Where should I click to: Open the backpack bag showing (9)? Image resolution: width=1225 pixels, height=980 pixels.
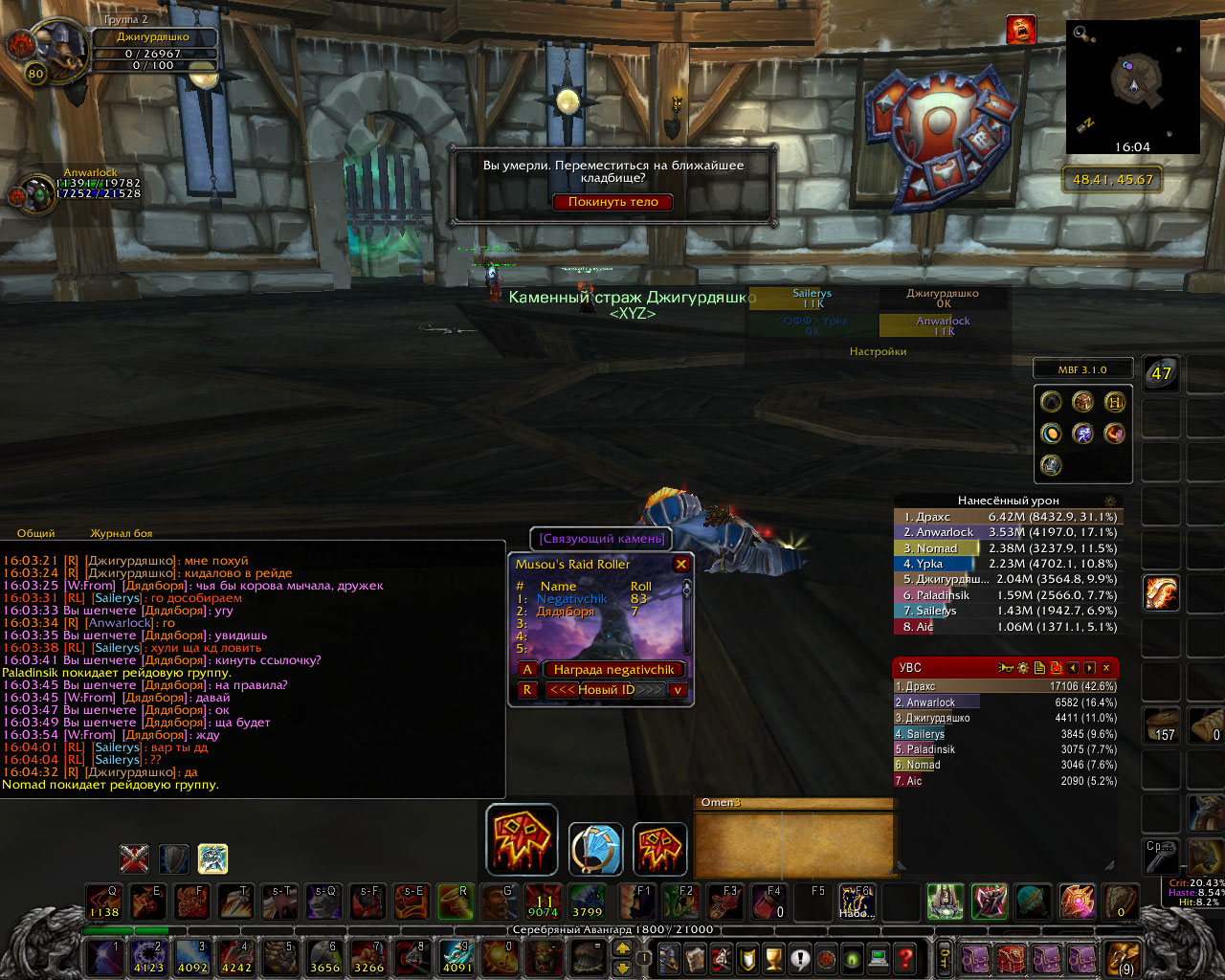(x=1123, y=957)
